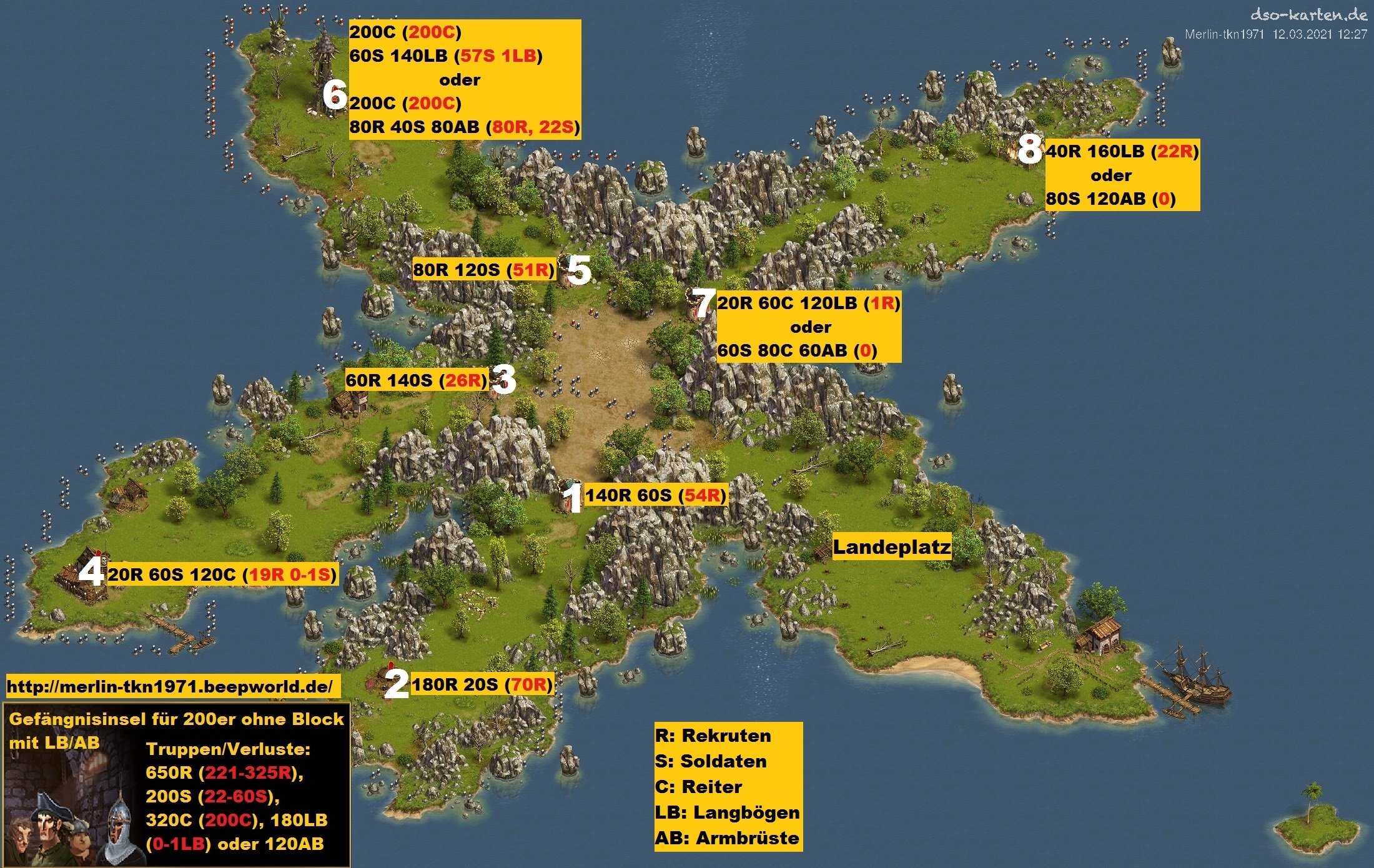This screenshot has height=868, width=1374.
Task: Select camp marker number 2
Action: tap(397, 685)
